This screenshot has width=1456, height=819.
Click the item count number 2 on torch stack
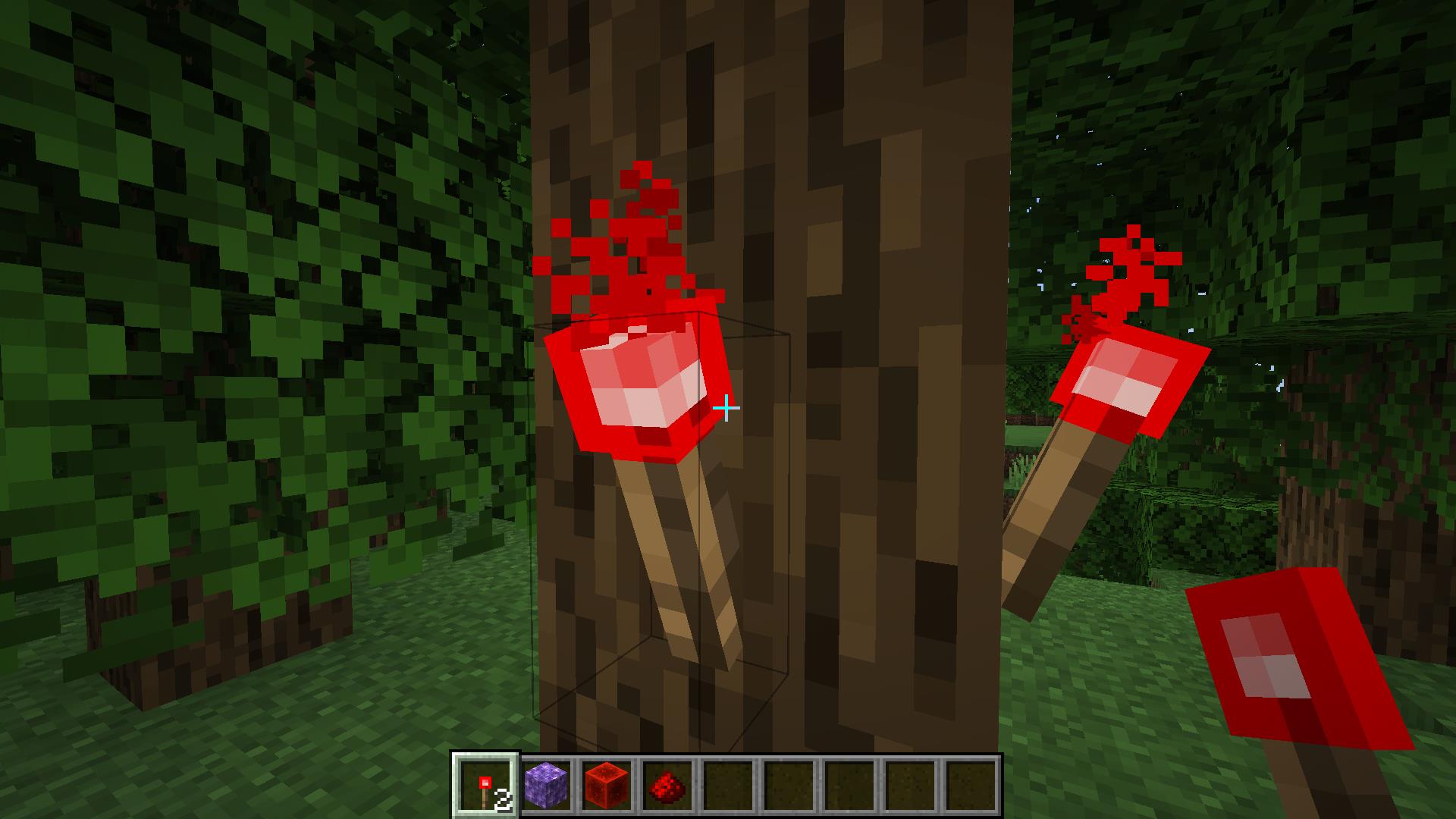pos(501,798)
